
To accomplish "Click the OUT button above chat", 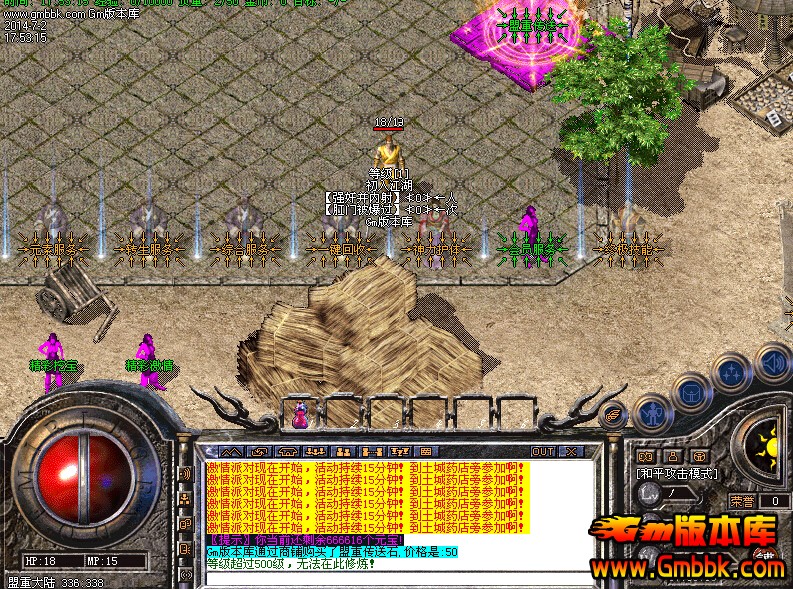I will click(x=543, y=452).
